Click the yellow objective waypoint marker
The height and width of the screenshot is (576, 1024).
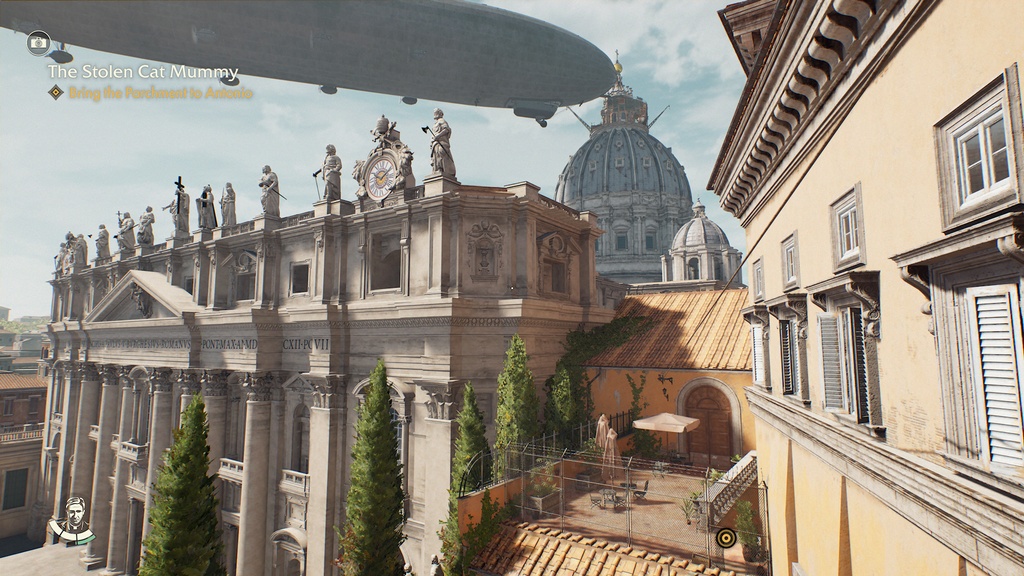tap(726, 538)
